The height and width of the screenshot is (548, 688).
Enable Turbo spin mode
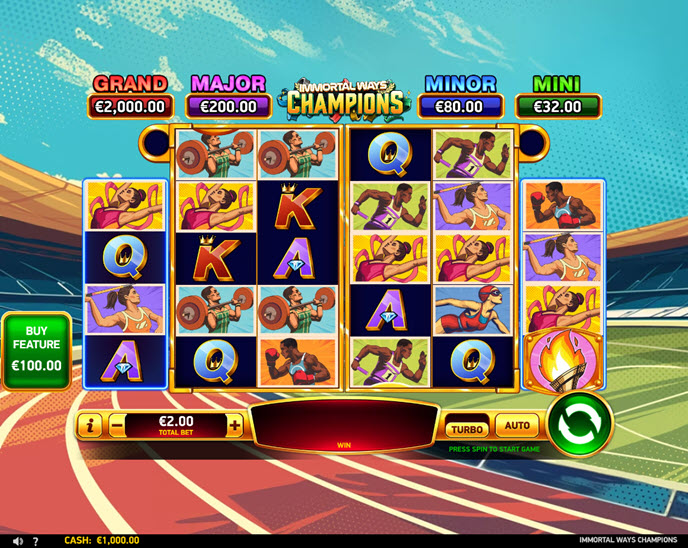coord(467,428)
